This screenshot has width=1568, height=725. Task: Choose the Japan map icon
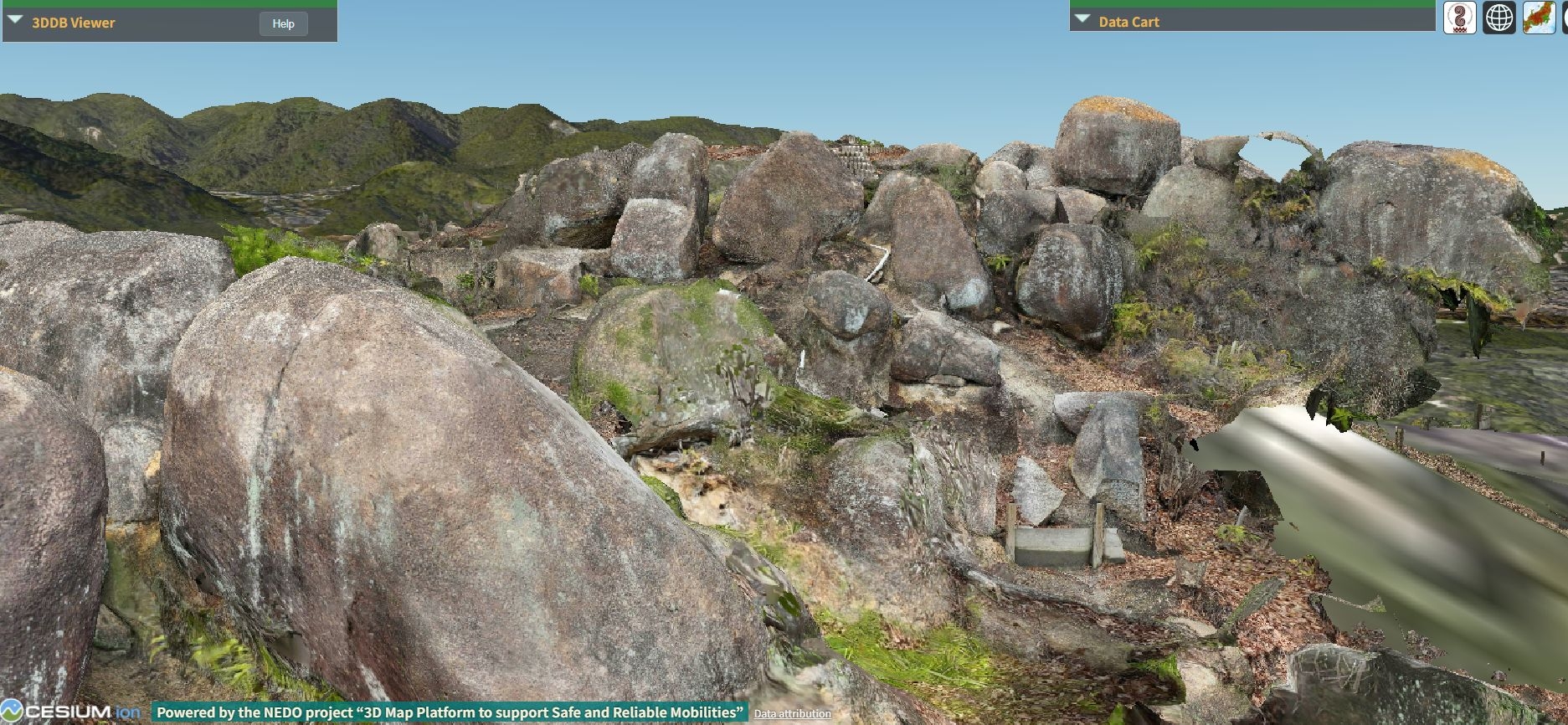point(1539,18)
